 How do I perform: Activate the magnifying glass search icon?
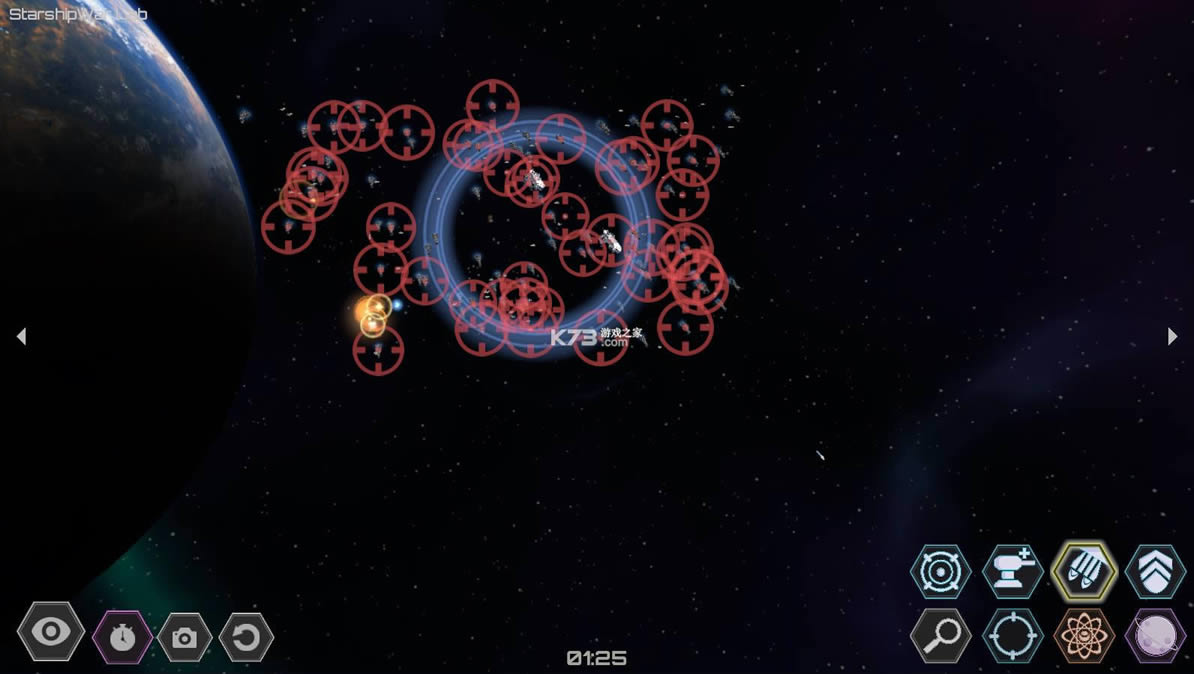click(941, 635)
